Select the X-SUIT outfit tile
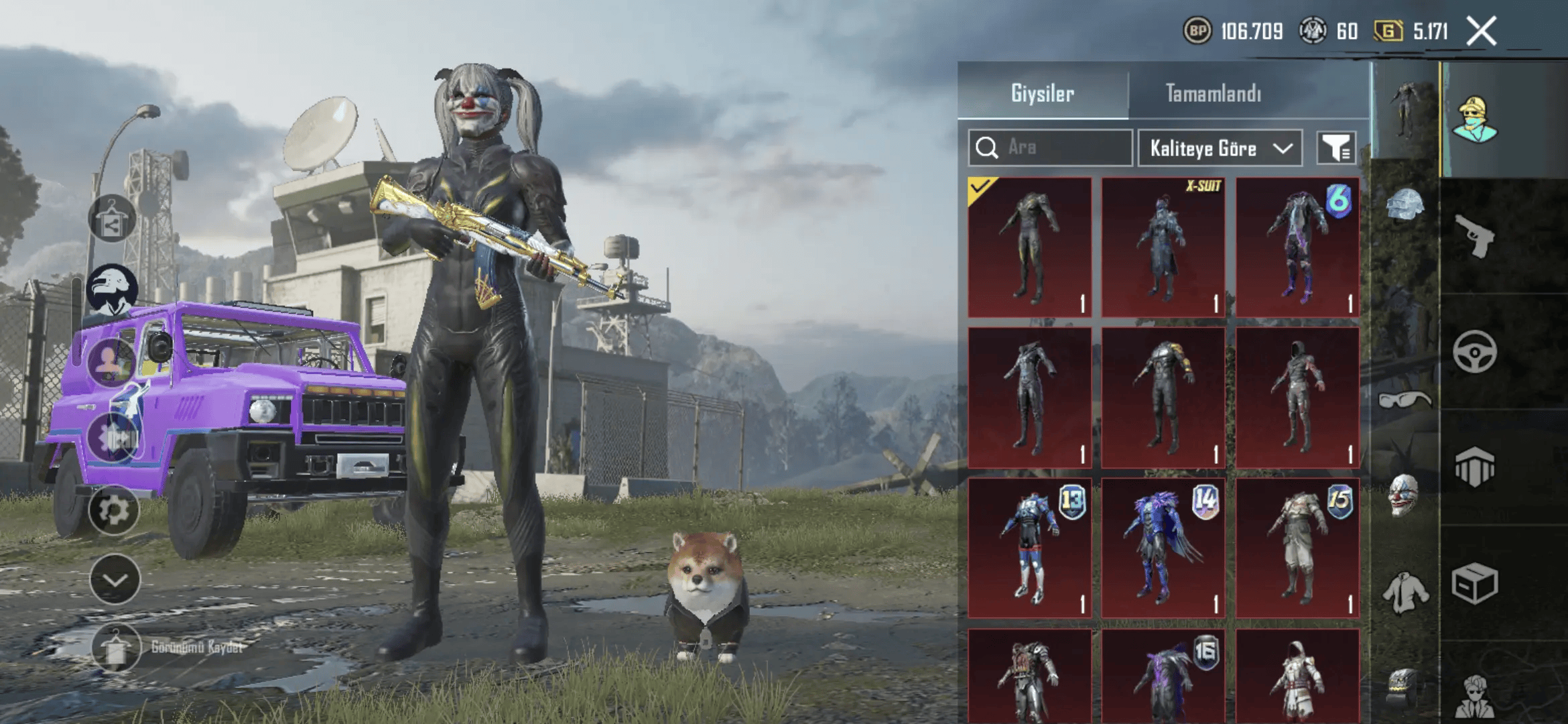The image size is (1568, 724). 1163,247
